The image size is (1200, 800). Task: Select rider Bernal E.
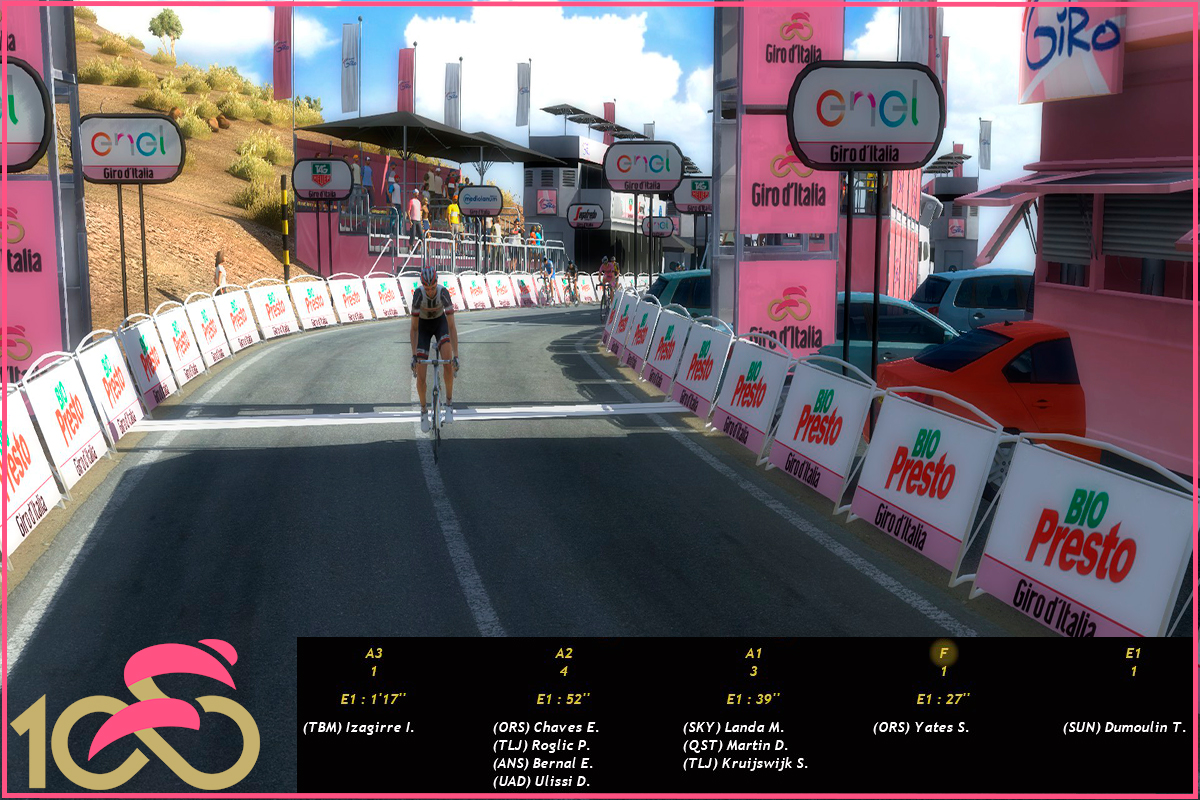(543, 763)
